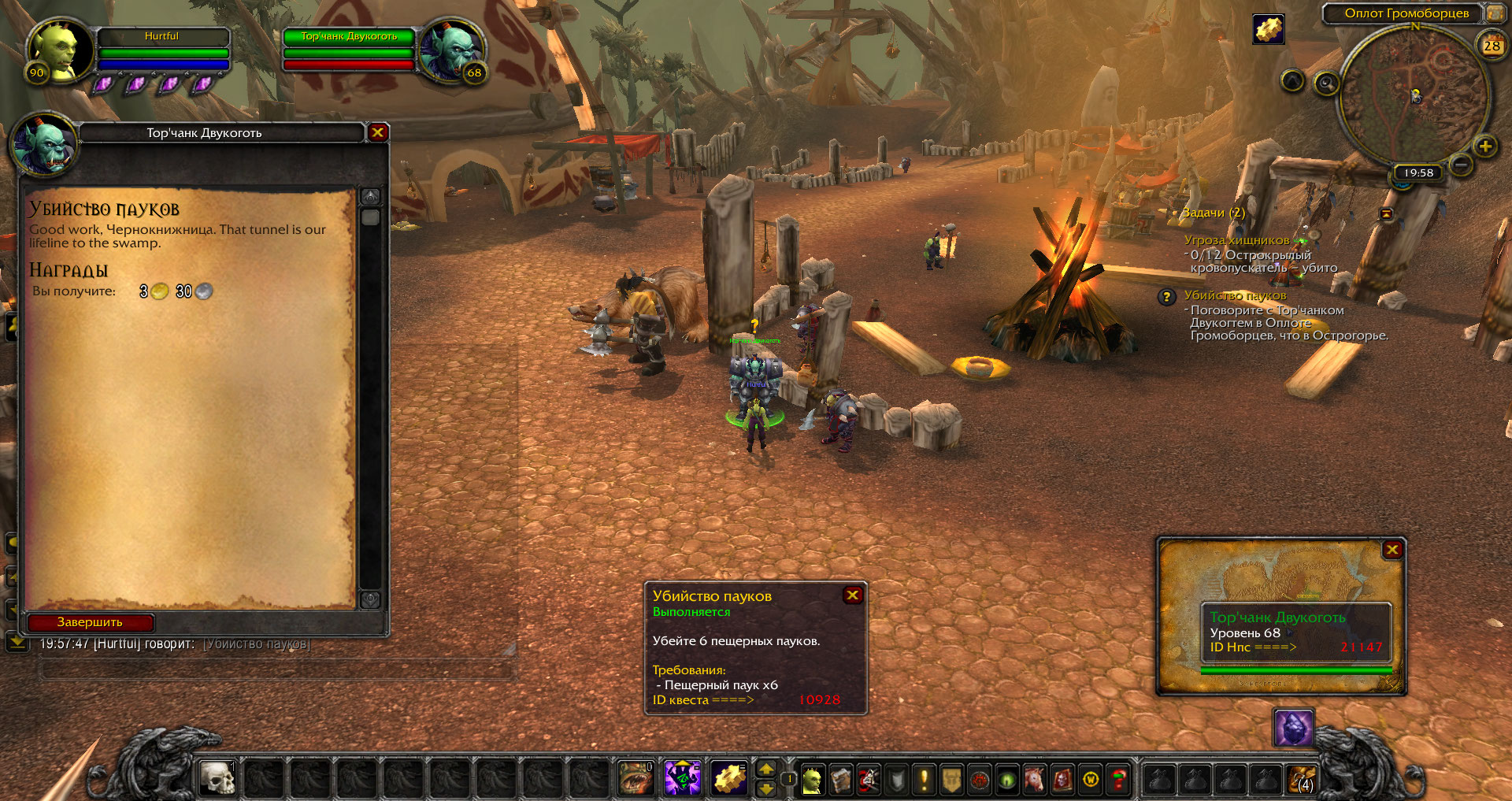Close the Тор'чанк Двукоготь quest dialog
Viewport: 1512px width, 801px height.
point(378,132)
